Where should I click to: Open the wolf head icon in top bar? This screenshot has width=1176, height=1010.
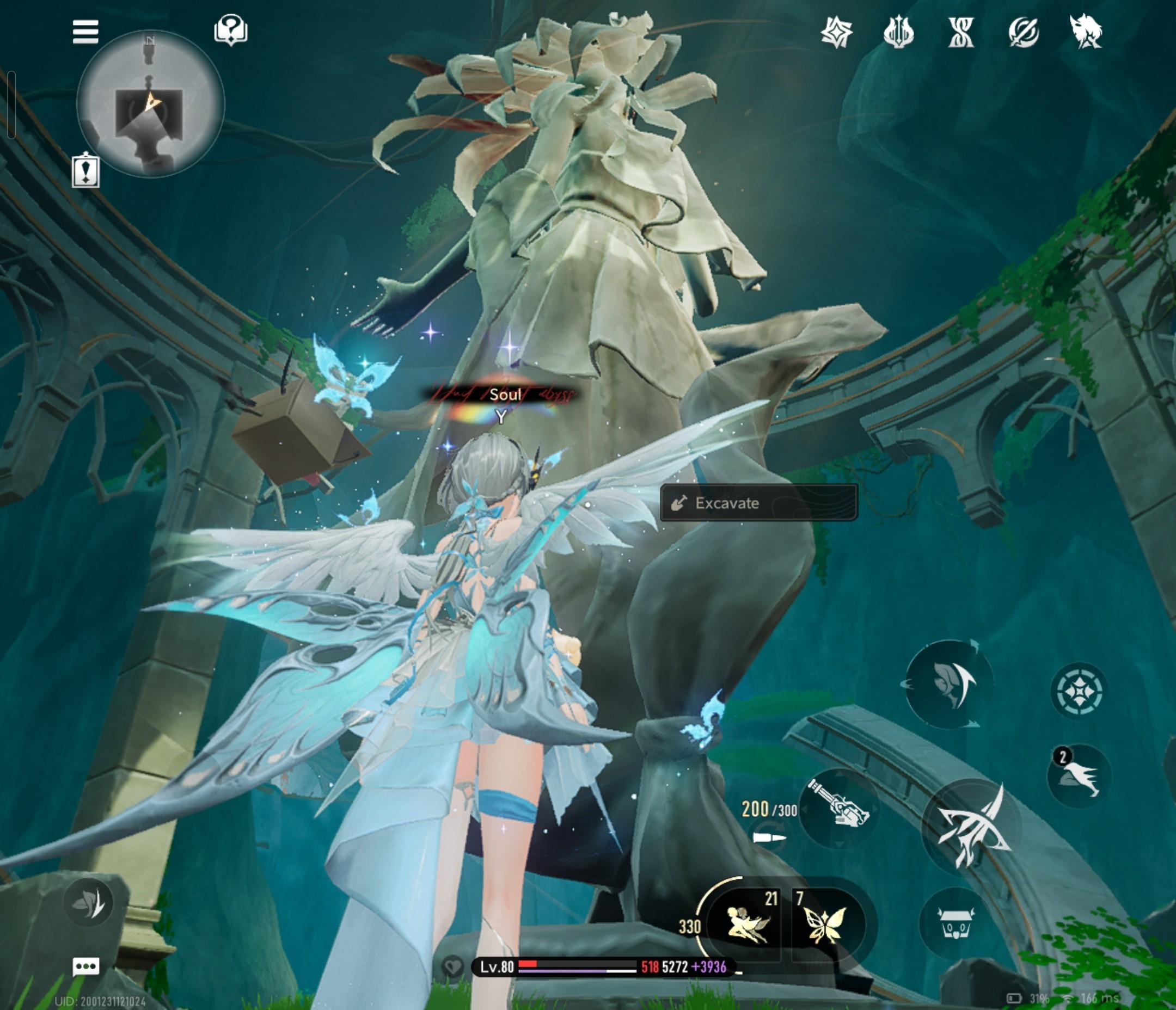coord(1085,32)
